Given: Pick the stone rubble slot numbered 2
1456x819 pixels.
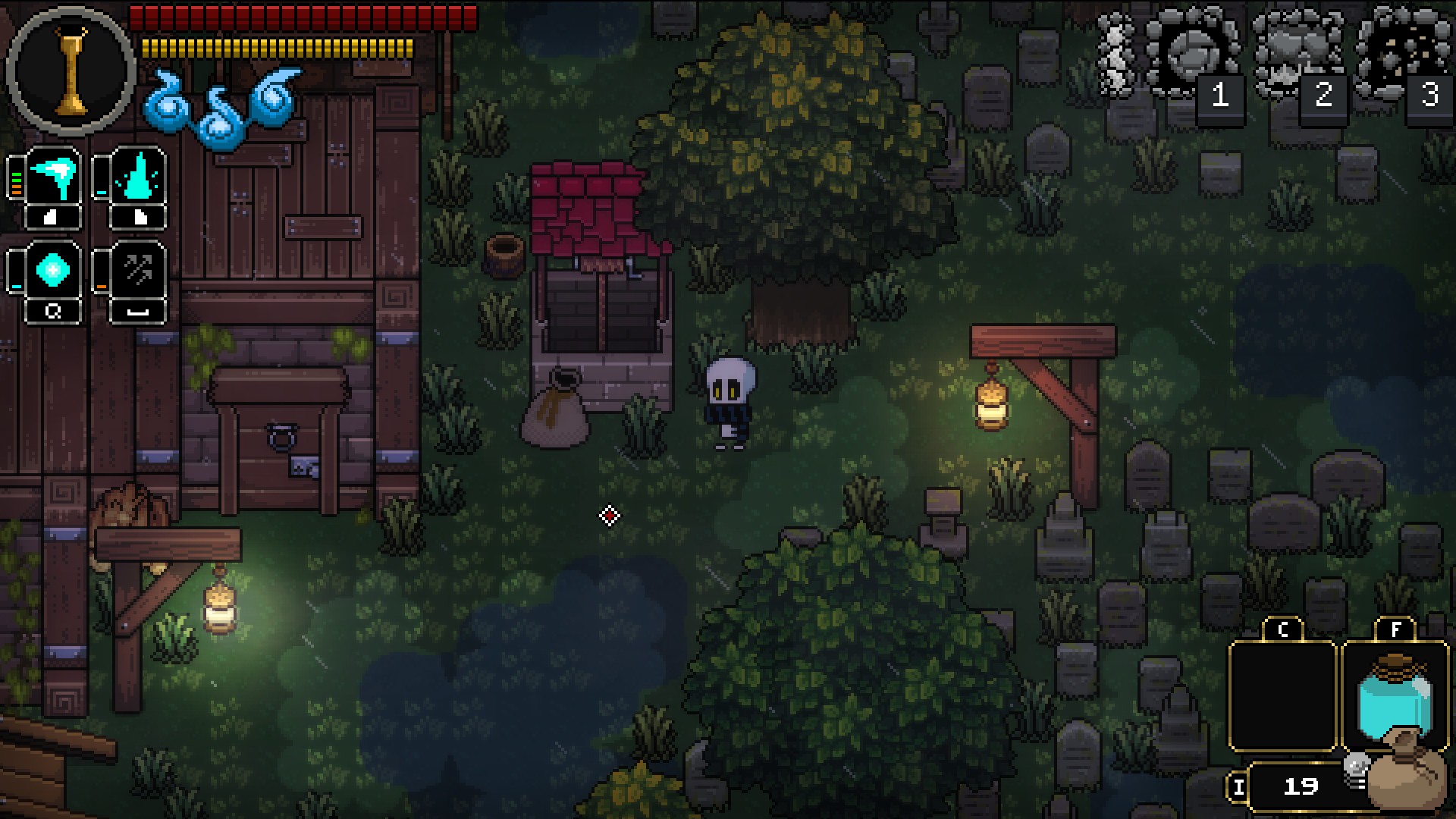Looking at the screenshot, I should (1298, 55).
